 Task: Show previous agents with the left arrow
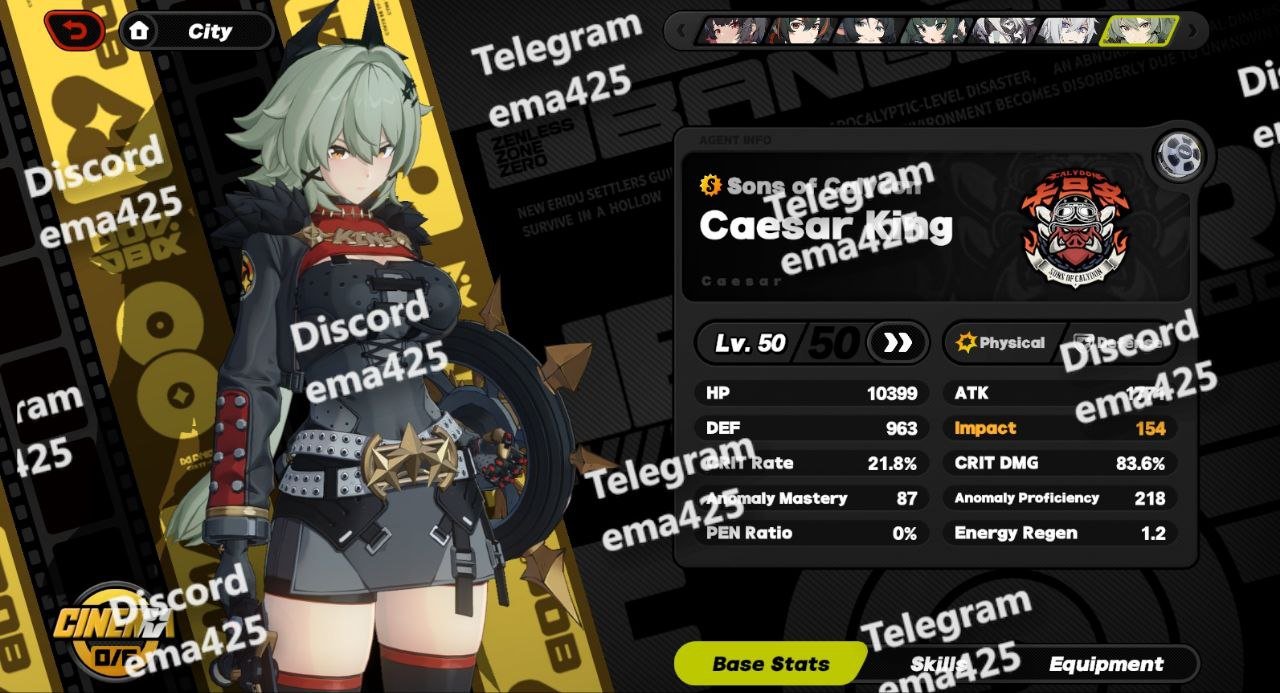click(683, 31)
